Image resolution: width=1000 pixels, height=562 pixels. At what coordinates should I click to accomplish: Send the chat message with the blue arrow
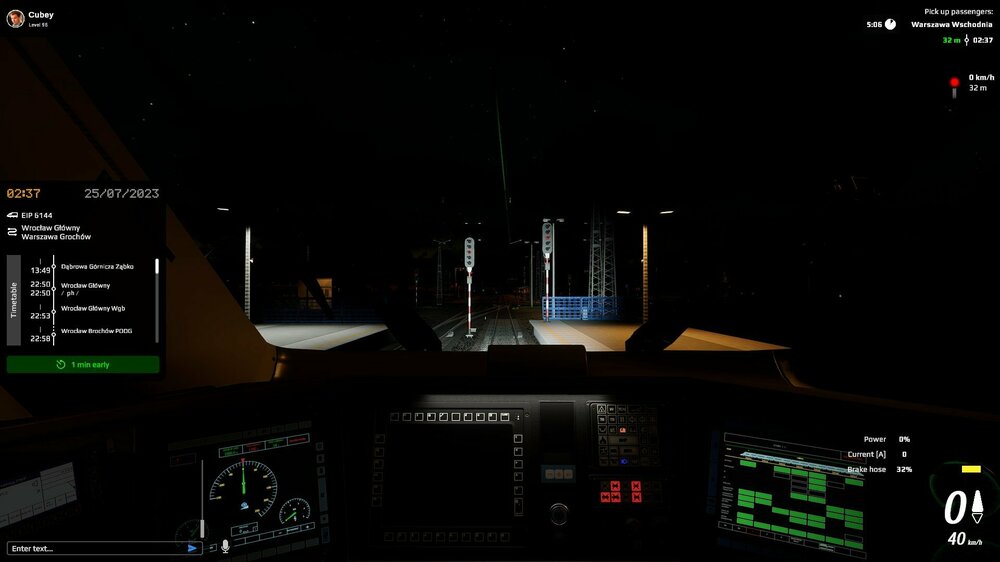(192, 548)
